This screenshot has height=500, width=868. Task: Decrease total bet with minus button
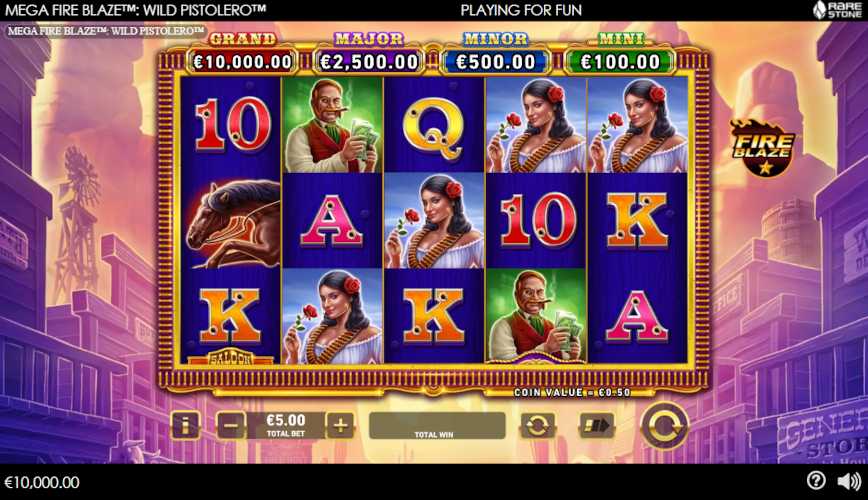231,426
